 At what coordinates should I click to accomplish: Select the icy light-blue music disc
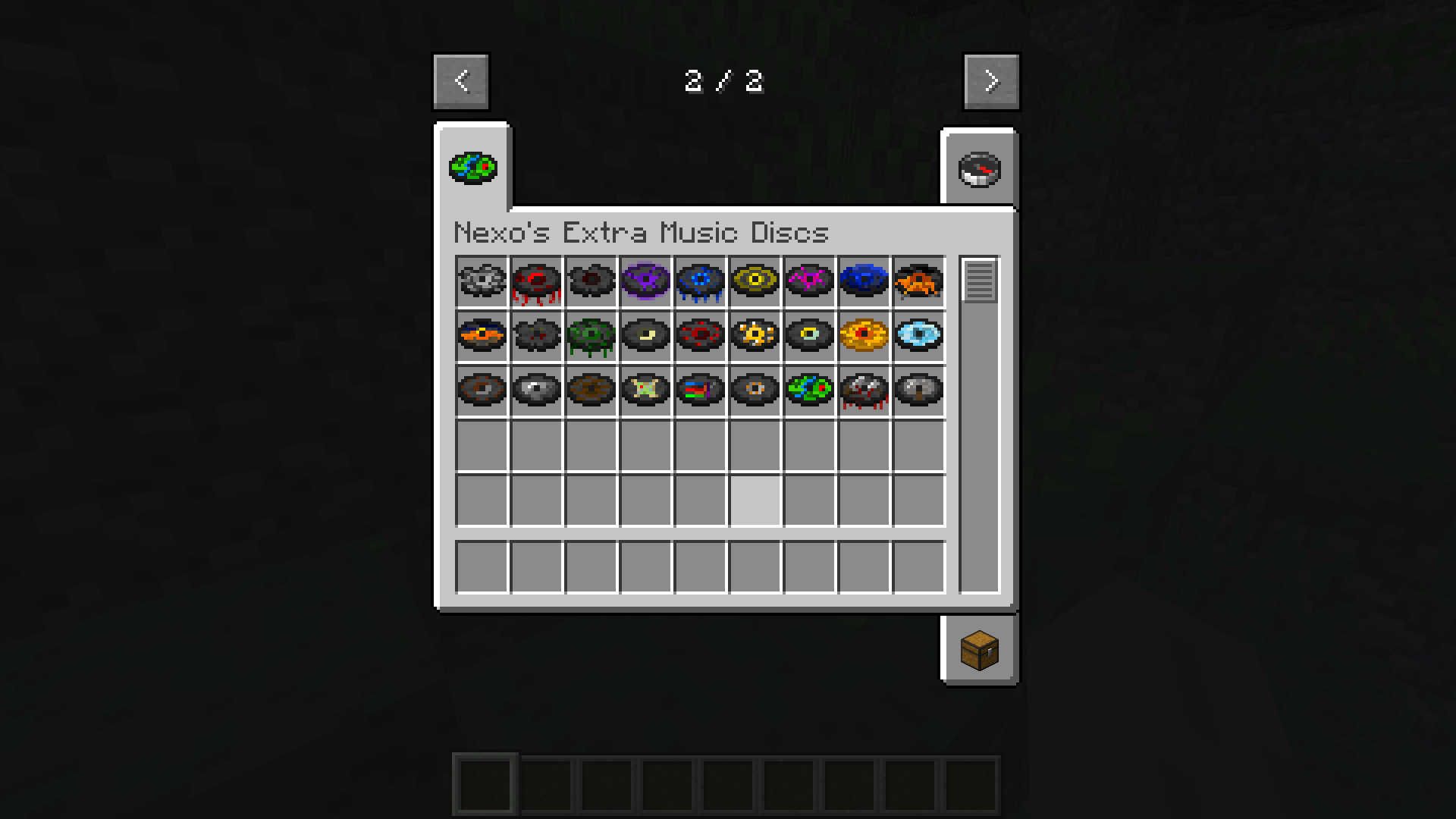[x=918, y=336]
